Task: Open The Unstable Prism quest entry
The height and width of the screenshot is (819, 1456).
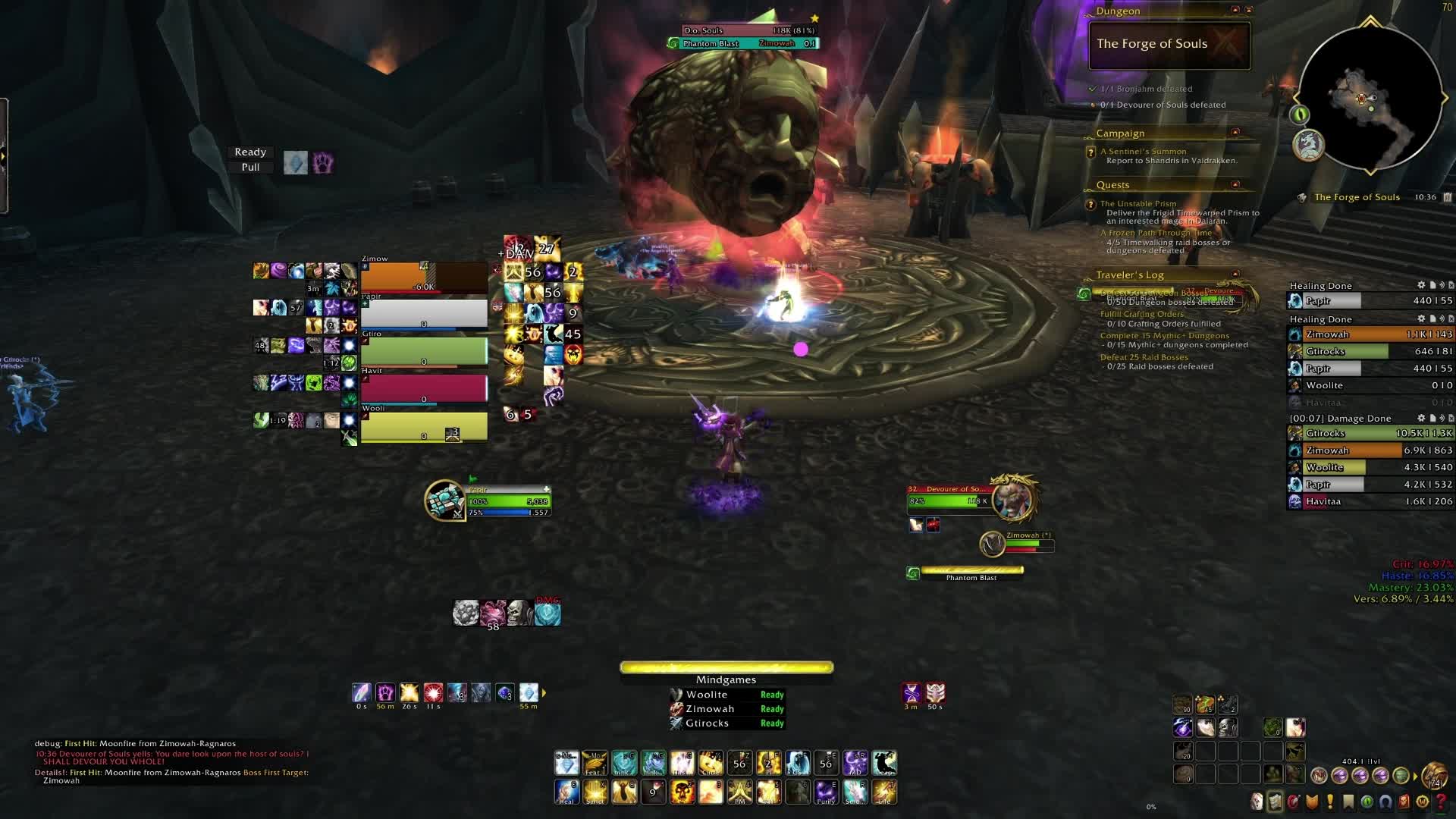Action: (x=1137, y=203)
